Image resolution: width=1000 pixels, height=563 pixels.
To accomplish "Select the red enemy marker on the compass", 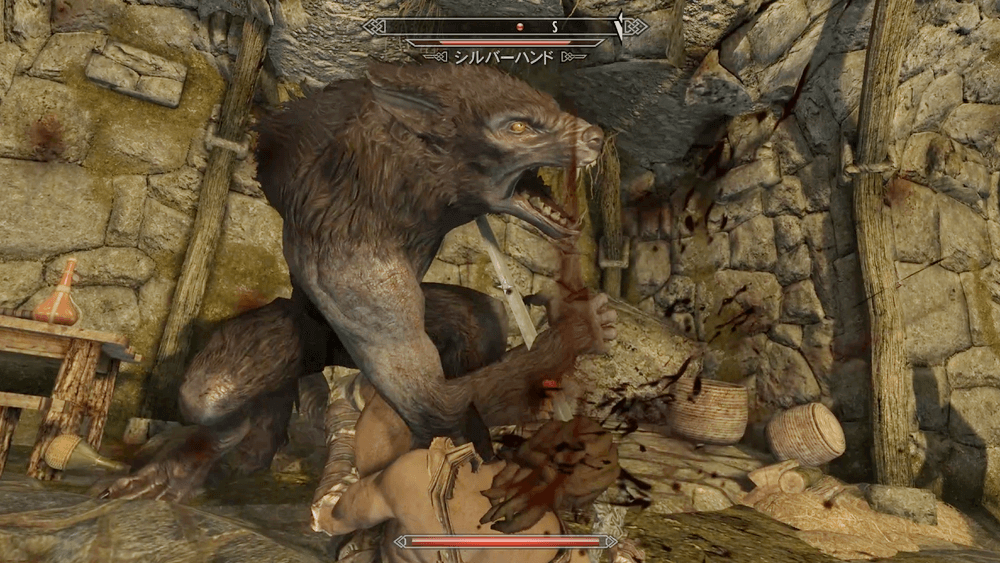I will tap(518, 25).
